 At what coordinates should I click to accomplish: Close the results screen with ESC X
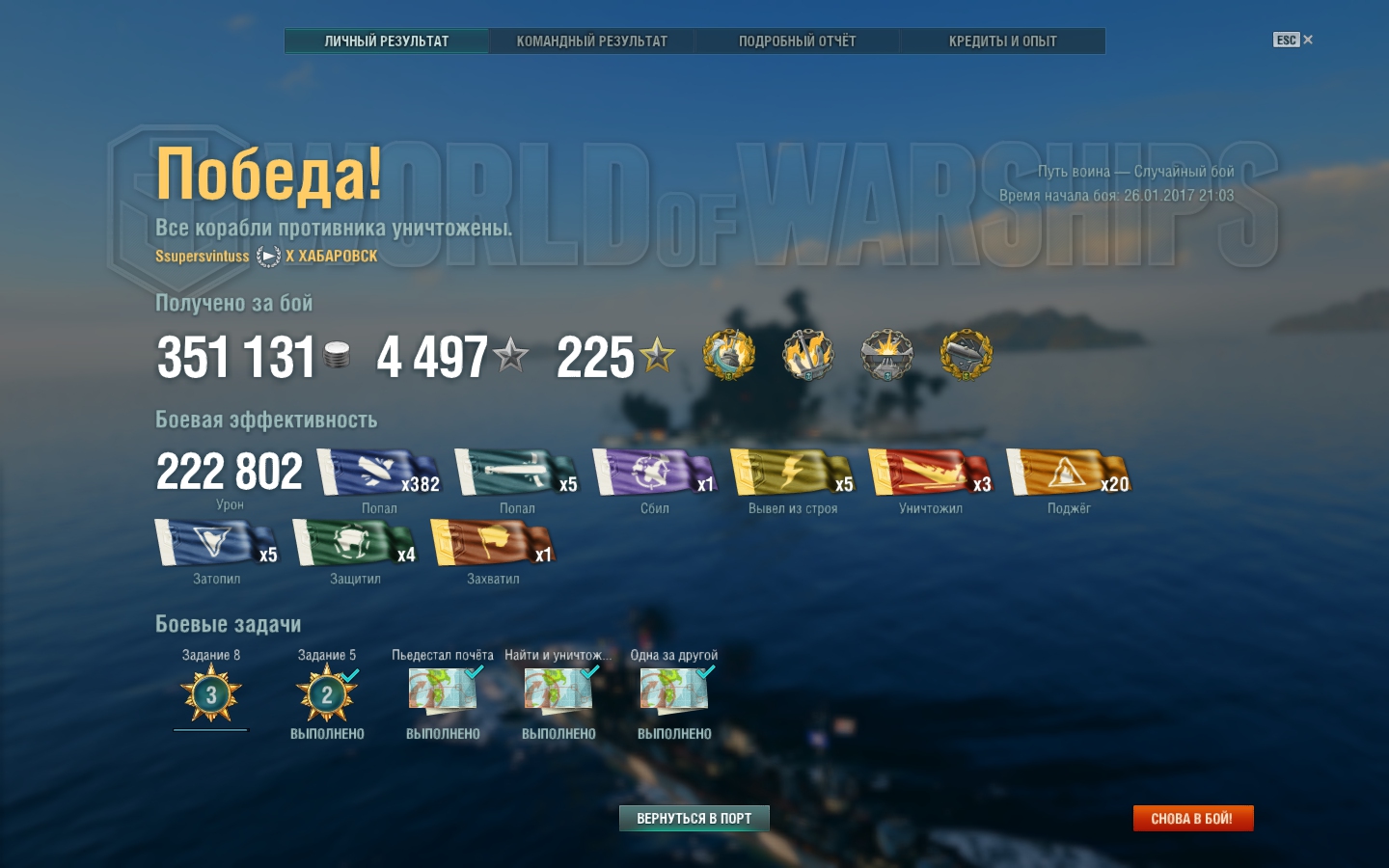click(1294, 40)
